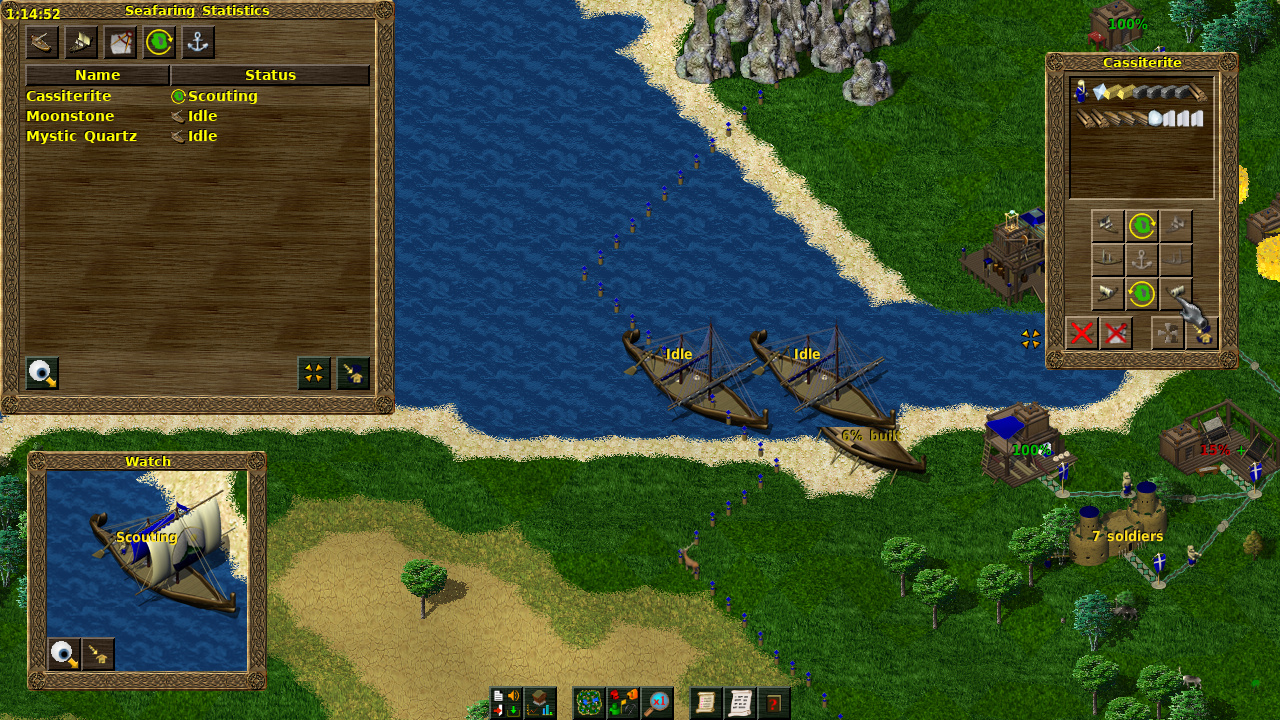
Task: Open the help book with question mark
Action: coord(773,703)
